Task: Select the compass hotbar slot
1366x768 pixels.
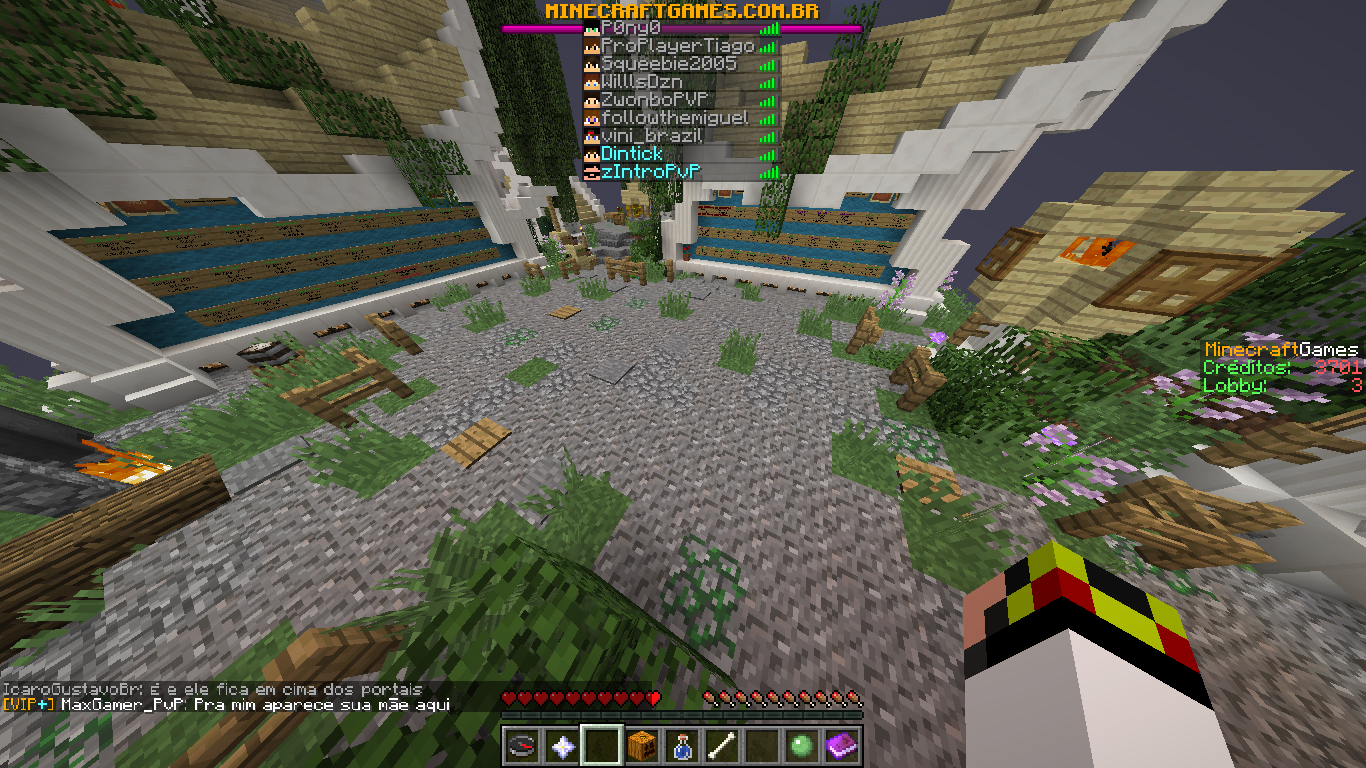Action: coord(522,746)
